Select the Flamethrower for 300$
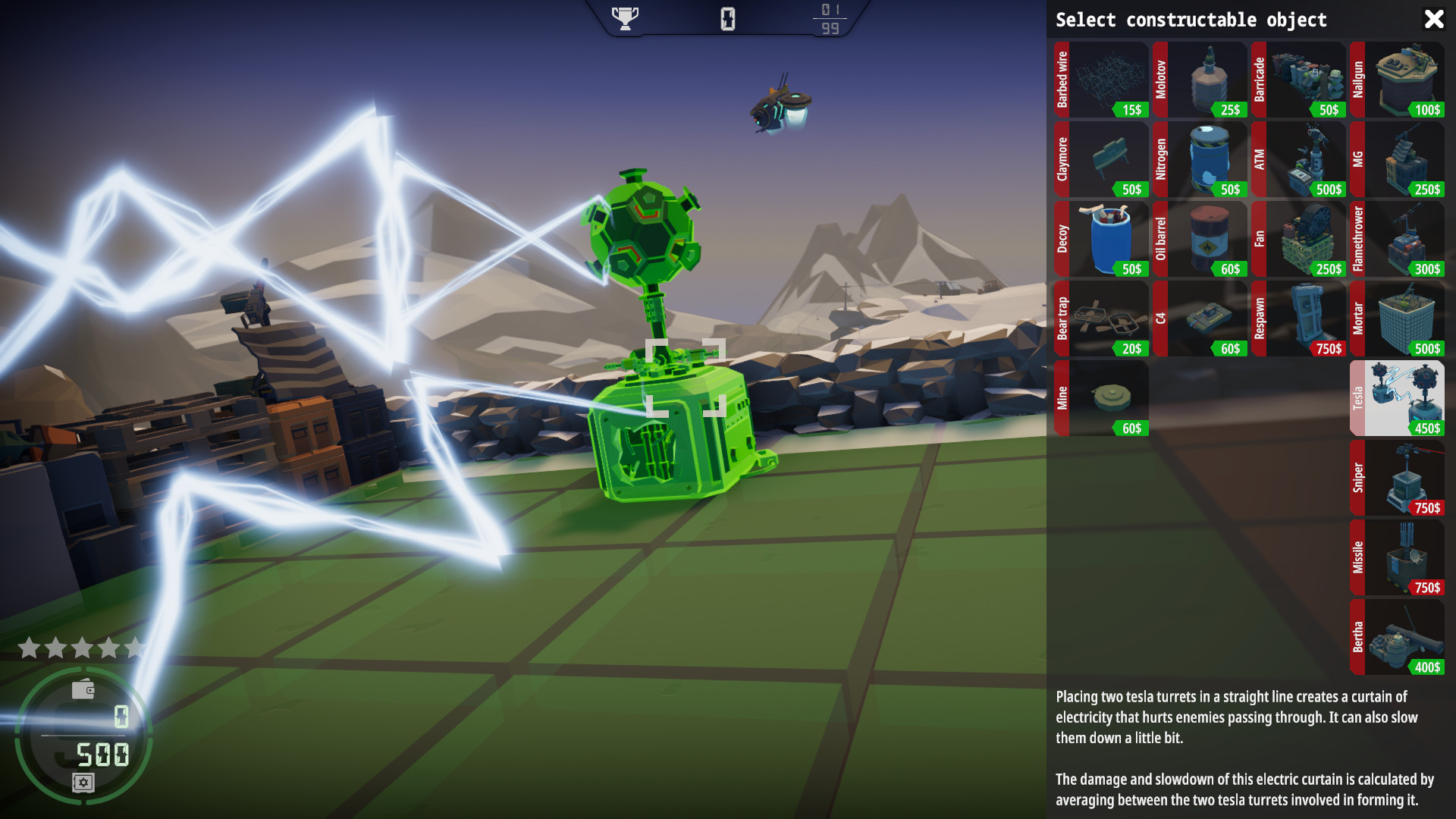This screenshot has height=819, width=1456. pos(1399,239)
